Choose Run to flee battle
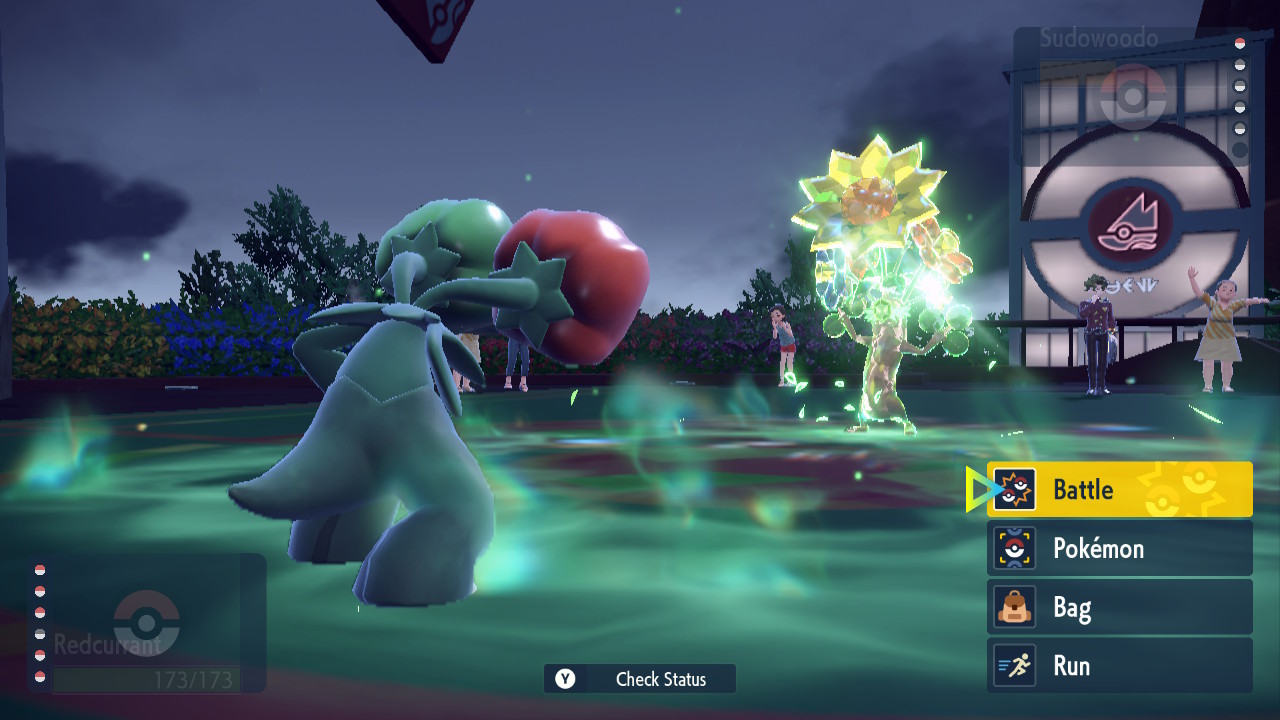The height and width of the screenshot is (720, 1280). click(x=1119, y=666)
